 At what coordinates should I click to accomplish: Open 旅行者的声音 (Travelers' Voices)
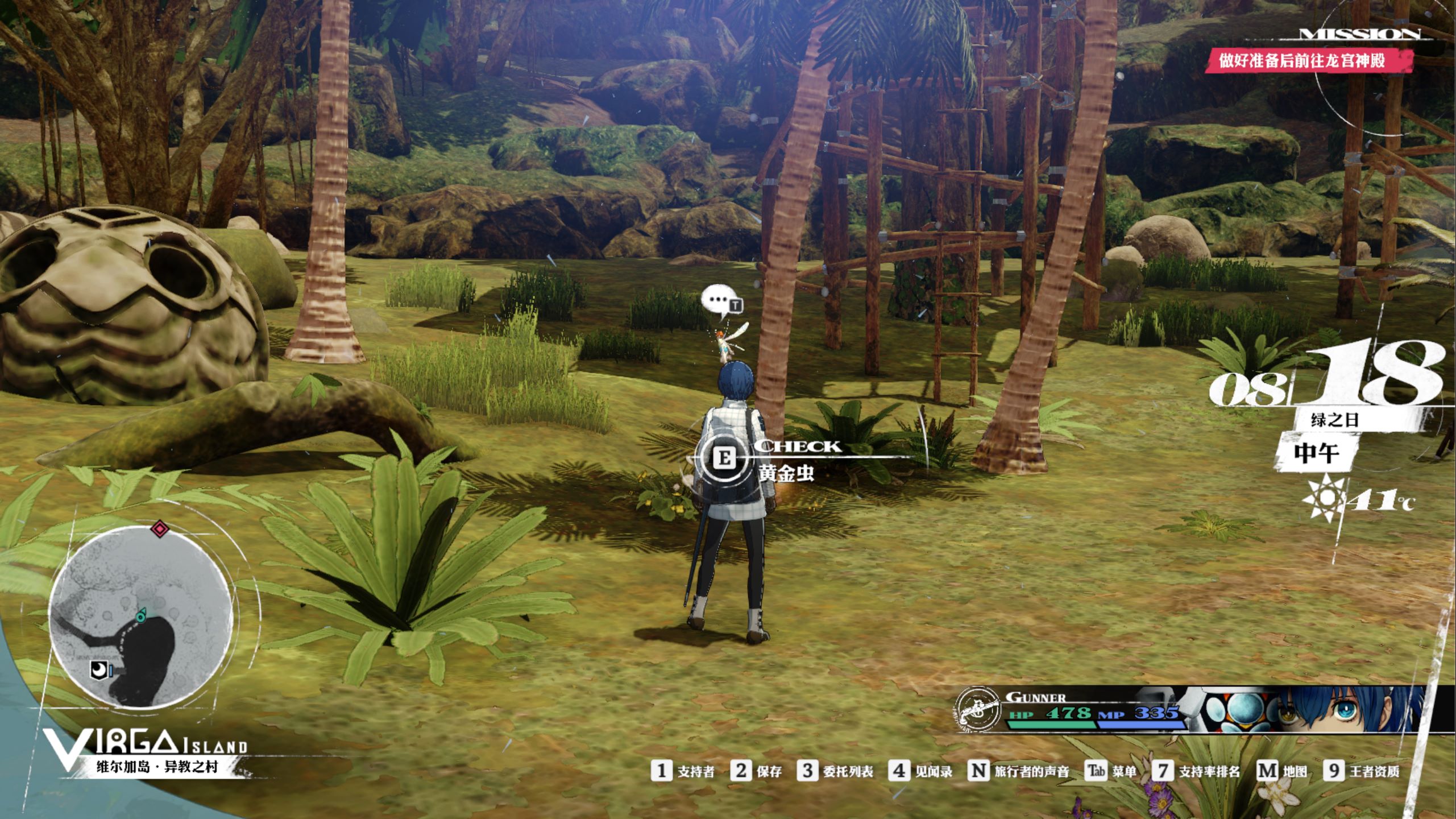tap(1018, 771)
